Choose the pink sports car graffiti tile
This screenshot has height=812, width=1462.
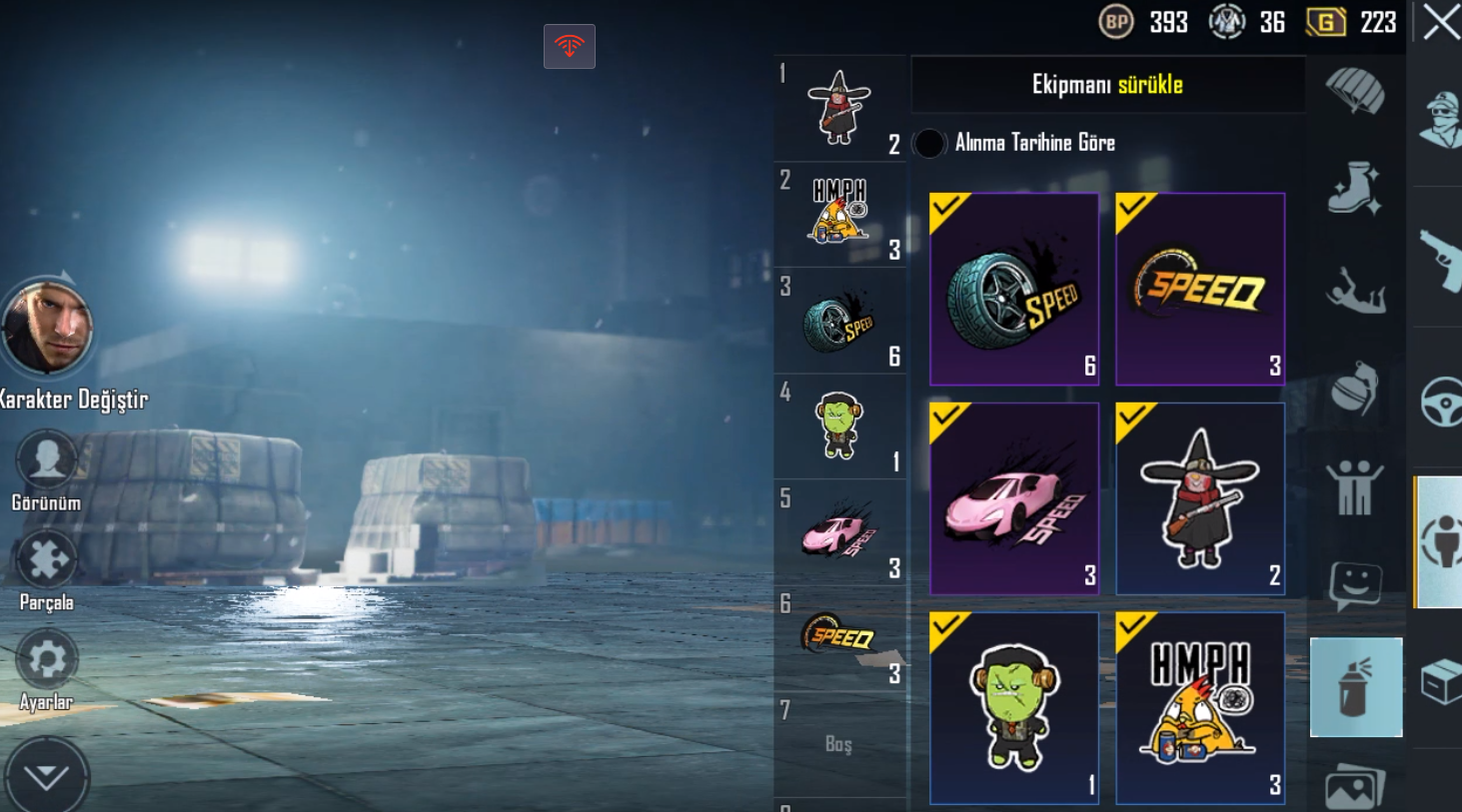tap(1013, 499)
